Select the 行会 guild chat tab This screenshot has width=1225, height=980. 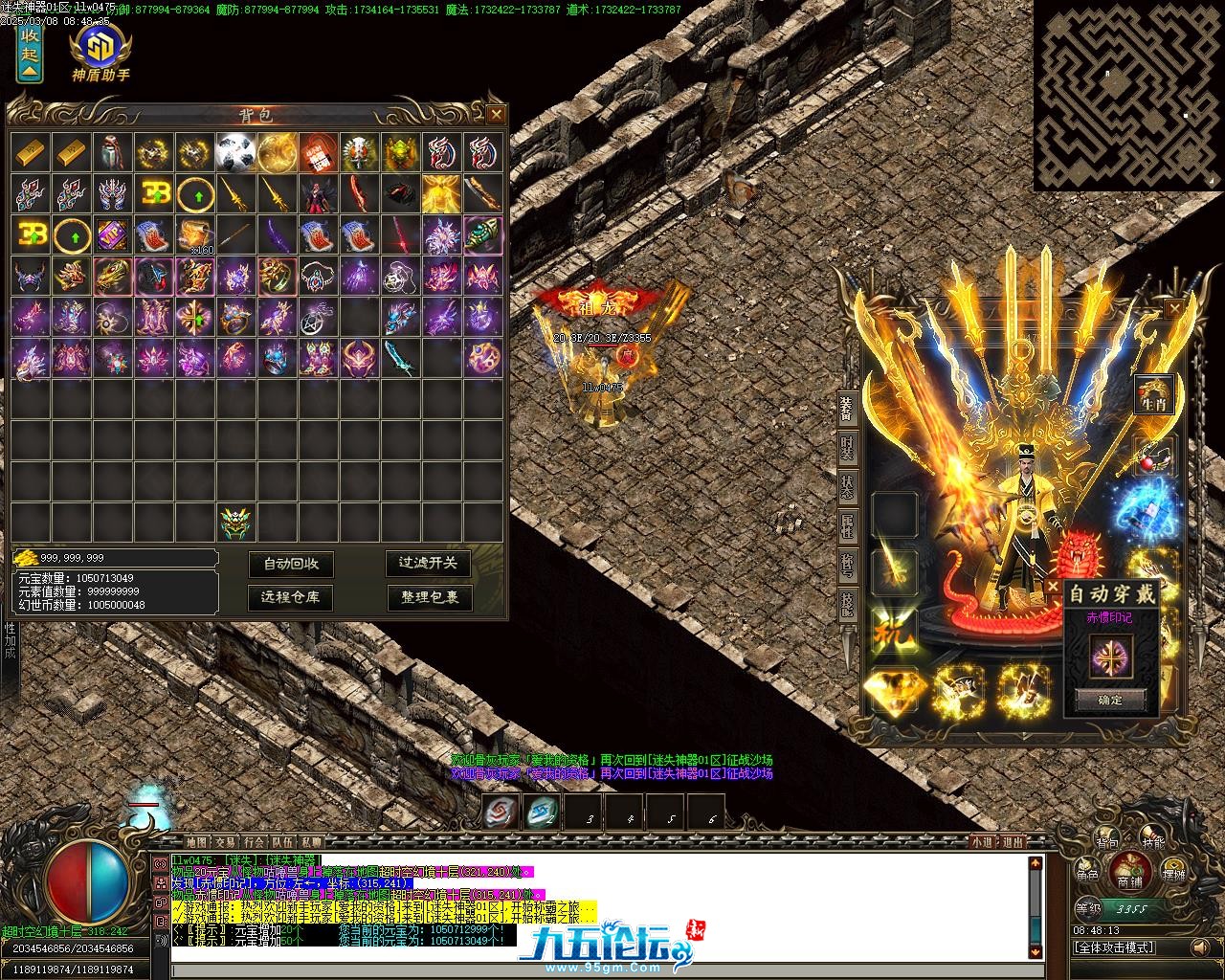255,842
